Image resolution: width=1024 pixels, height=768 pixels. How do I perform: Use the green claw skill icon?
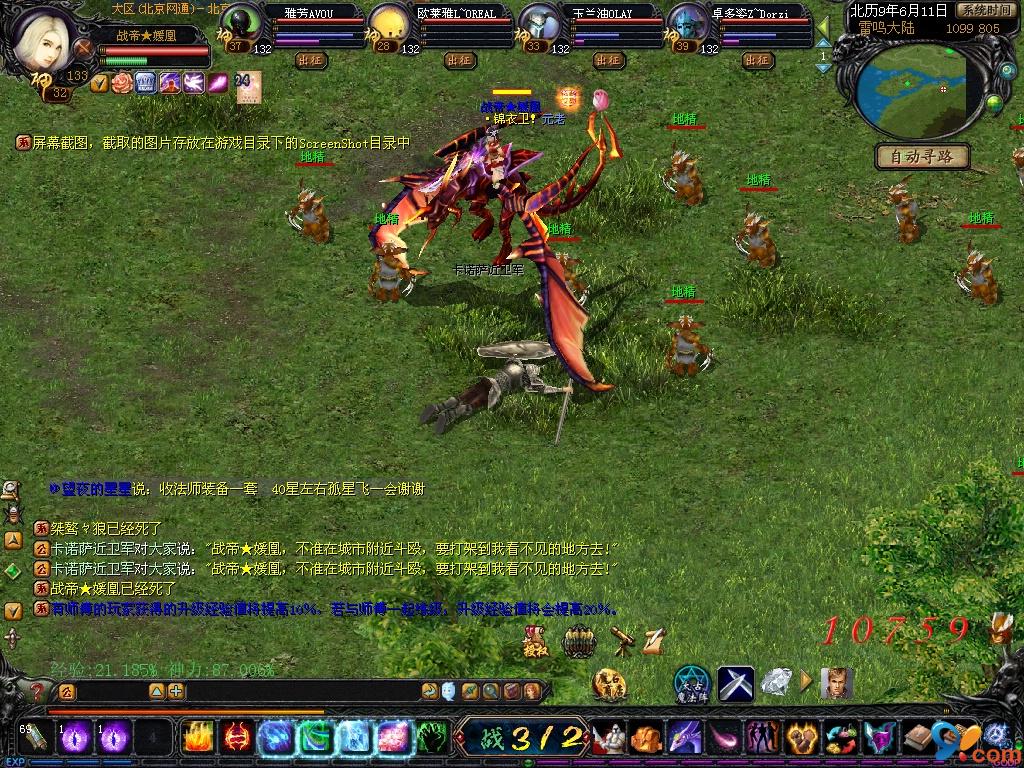point(431,738)
